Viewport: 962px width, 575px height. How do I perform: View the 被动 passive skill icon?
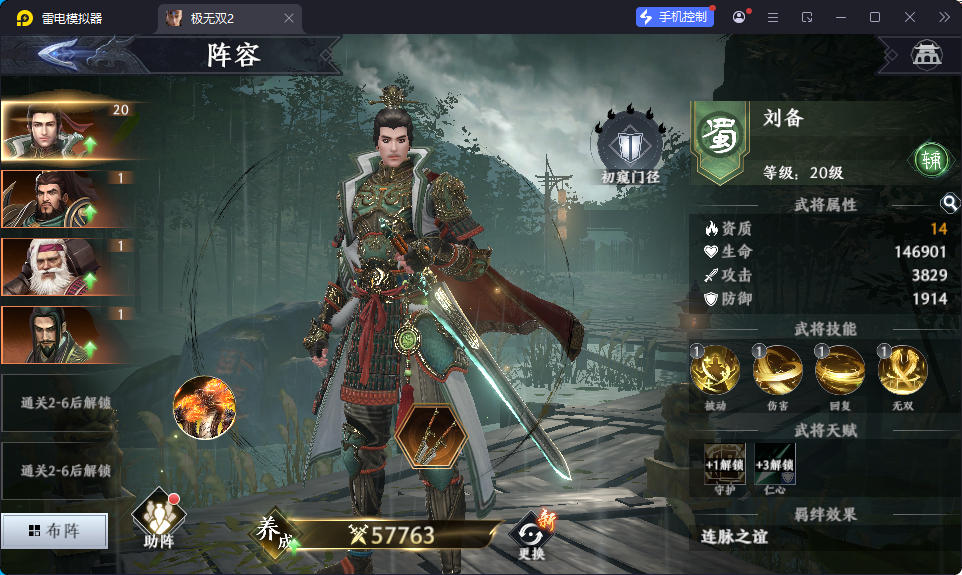pyautogui.click(x=715, y=371)
